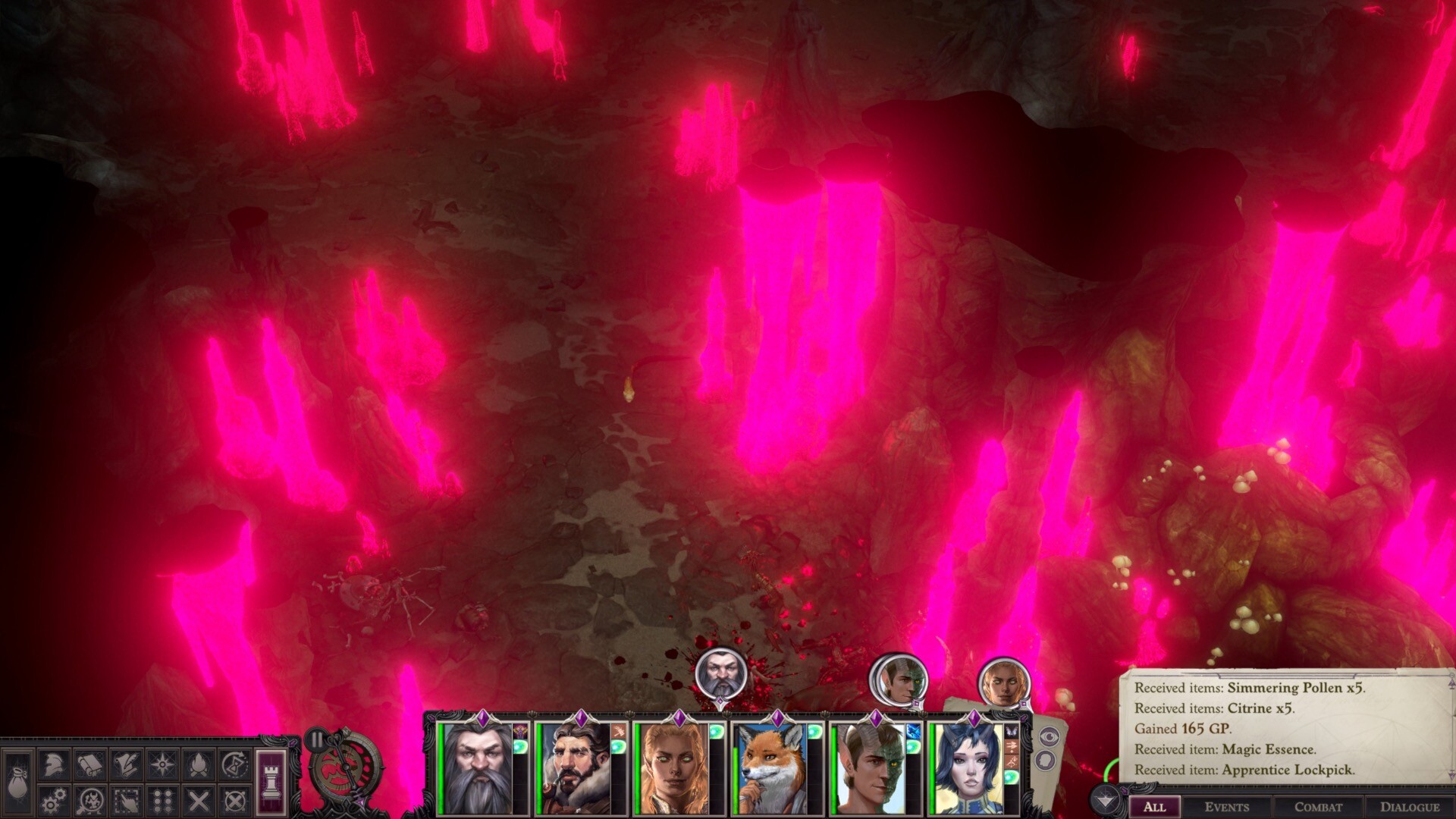The image size is (1456, 819).
Task: Switch to the Combat log tab
Action: 1318,807
